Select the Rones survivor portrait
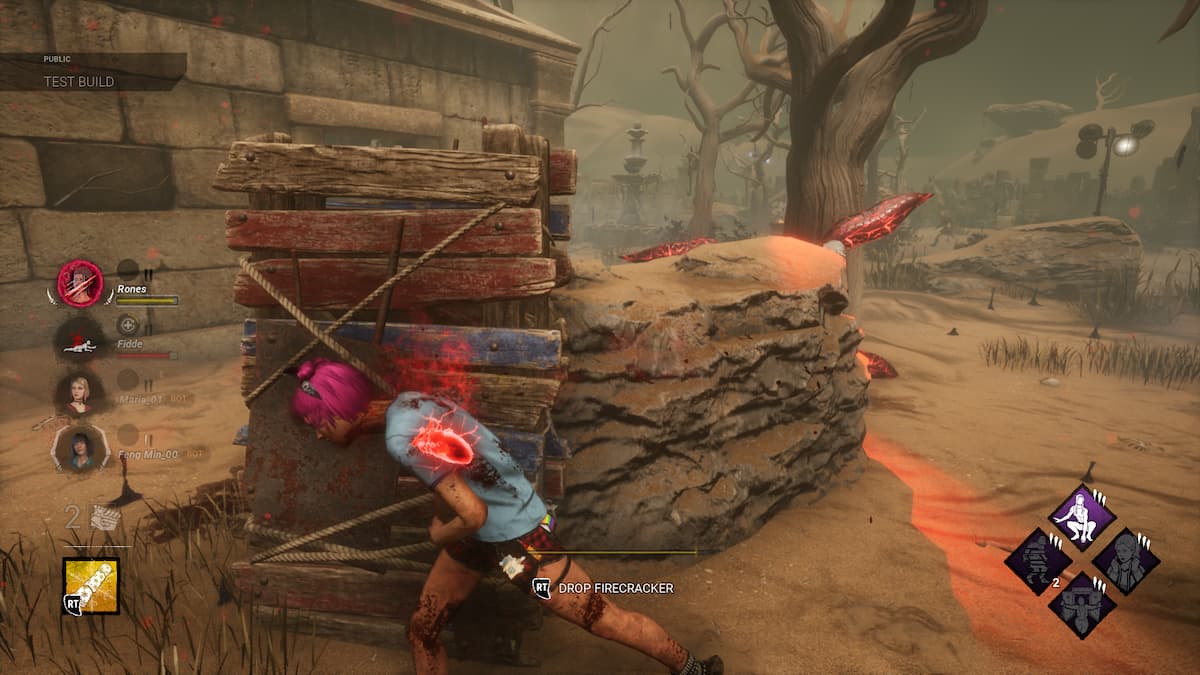 click(x=80, y=283)
